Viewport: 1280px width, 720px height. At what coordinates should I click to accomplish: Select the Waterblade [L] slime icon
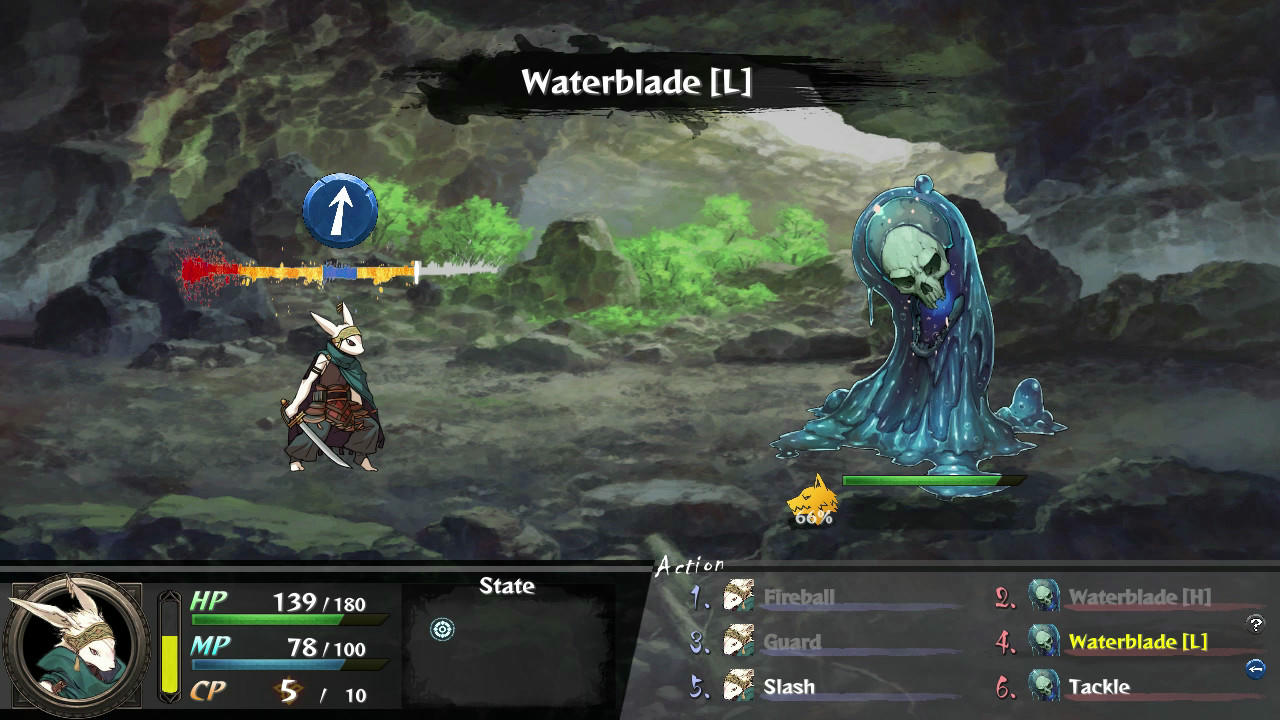(1044, 643)
